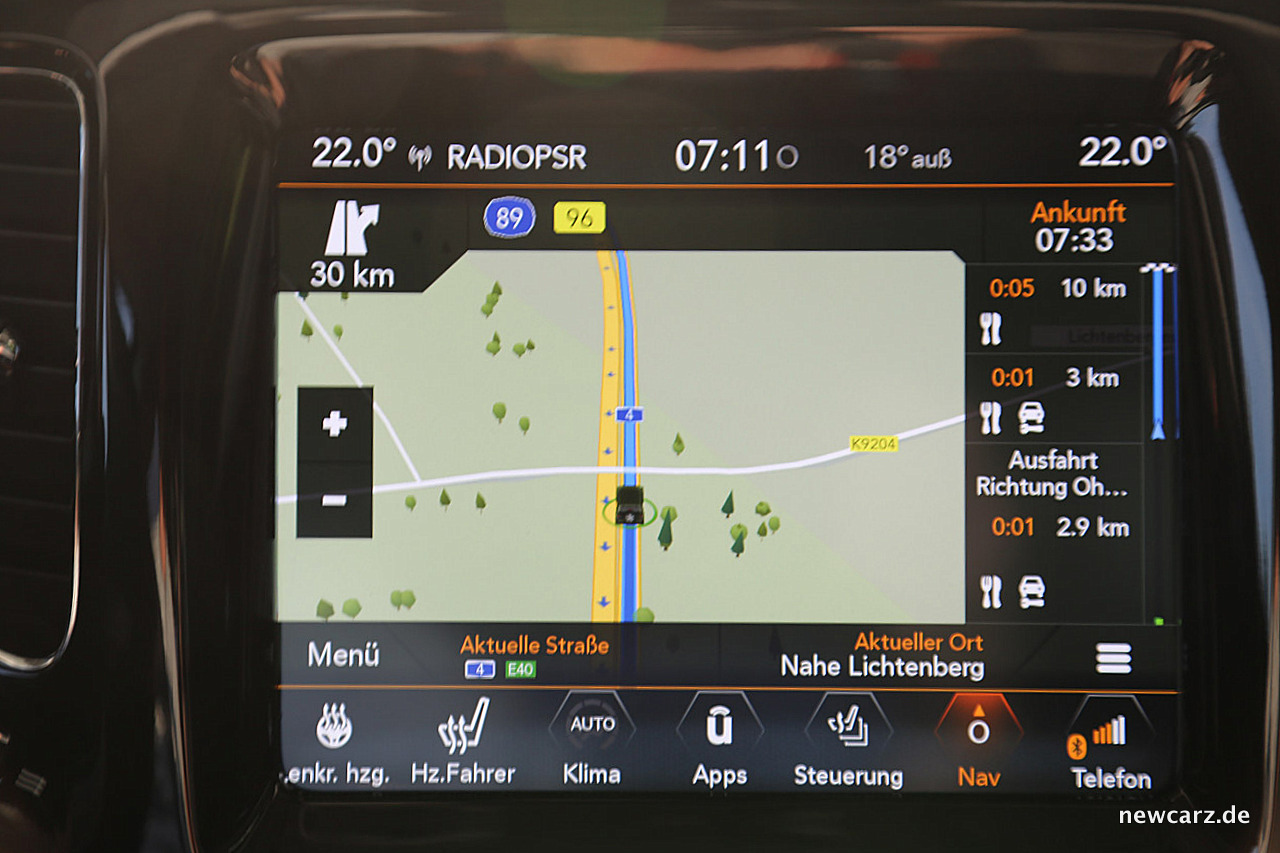1280x853 pixels.
Task: Zoom out the map with minus button
Action: click(334, 500)
